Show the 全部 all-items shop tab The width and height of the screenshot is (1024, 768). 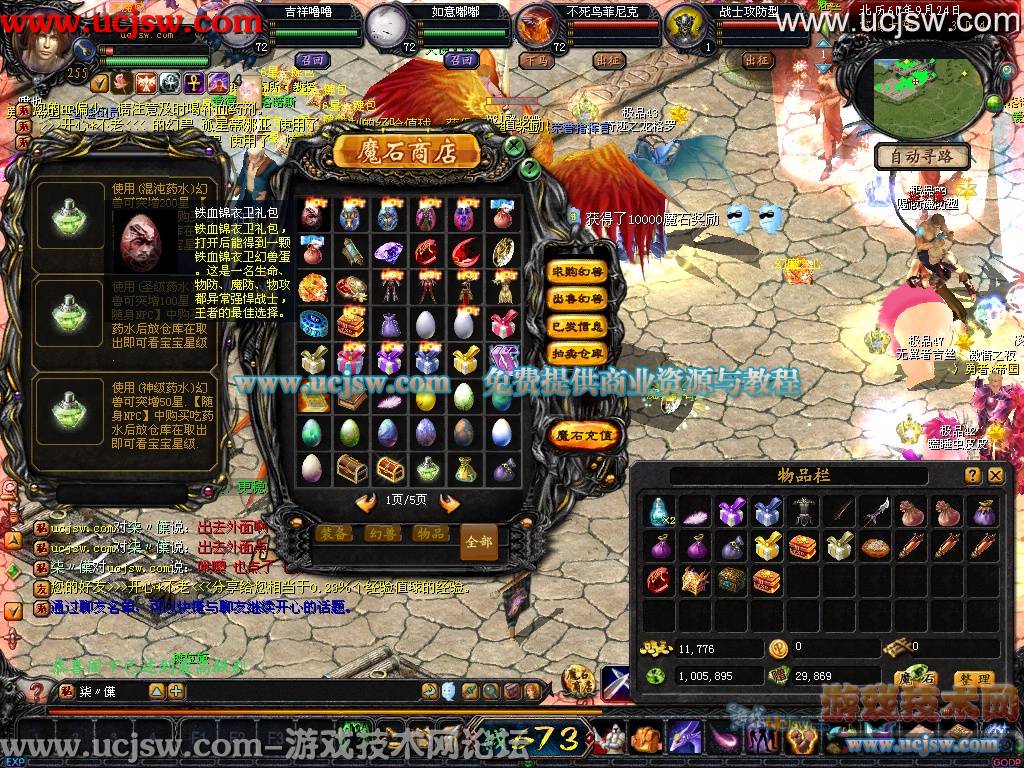coord(479,541)
